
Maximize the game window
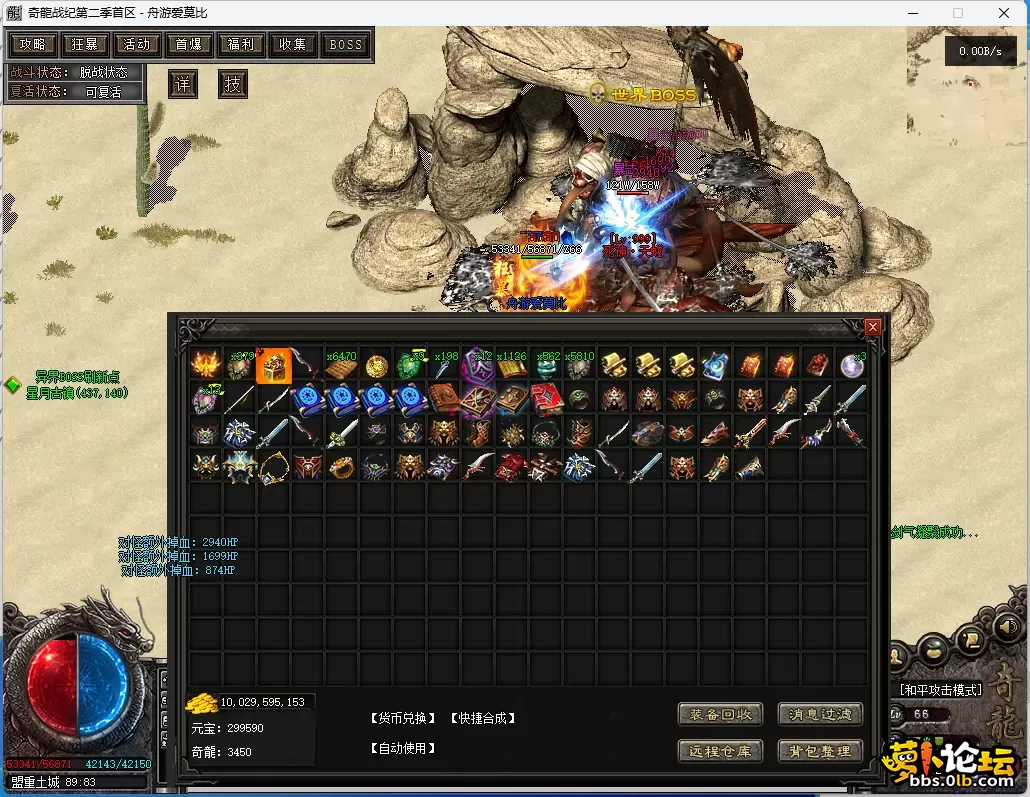[x=957, y=13]
